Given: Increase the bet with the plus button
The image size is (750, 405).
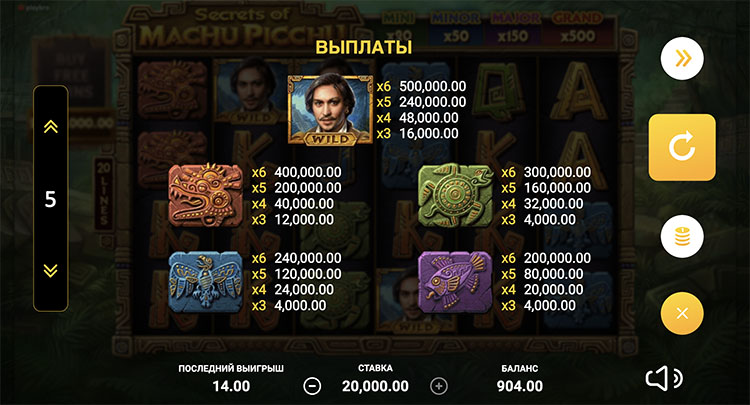Looking at the screenshot, I should 438,385.
